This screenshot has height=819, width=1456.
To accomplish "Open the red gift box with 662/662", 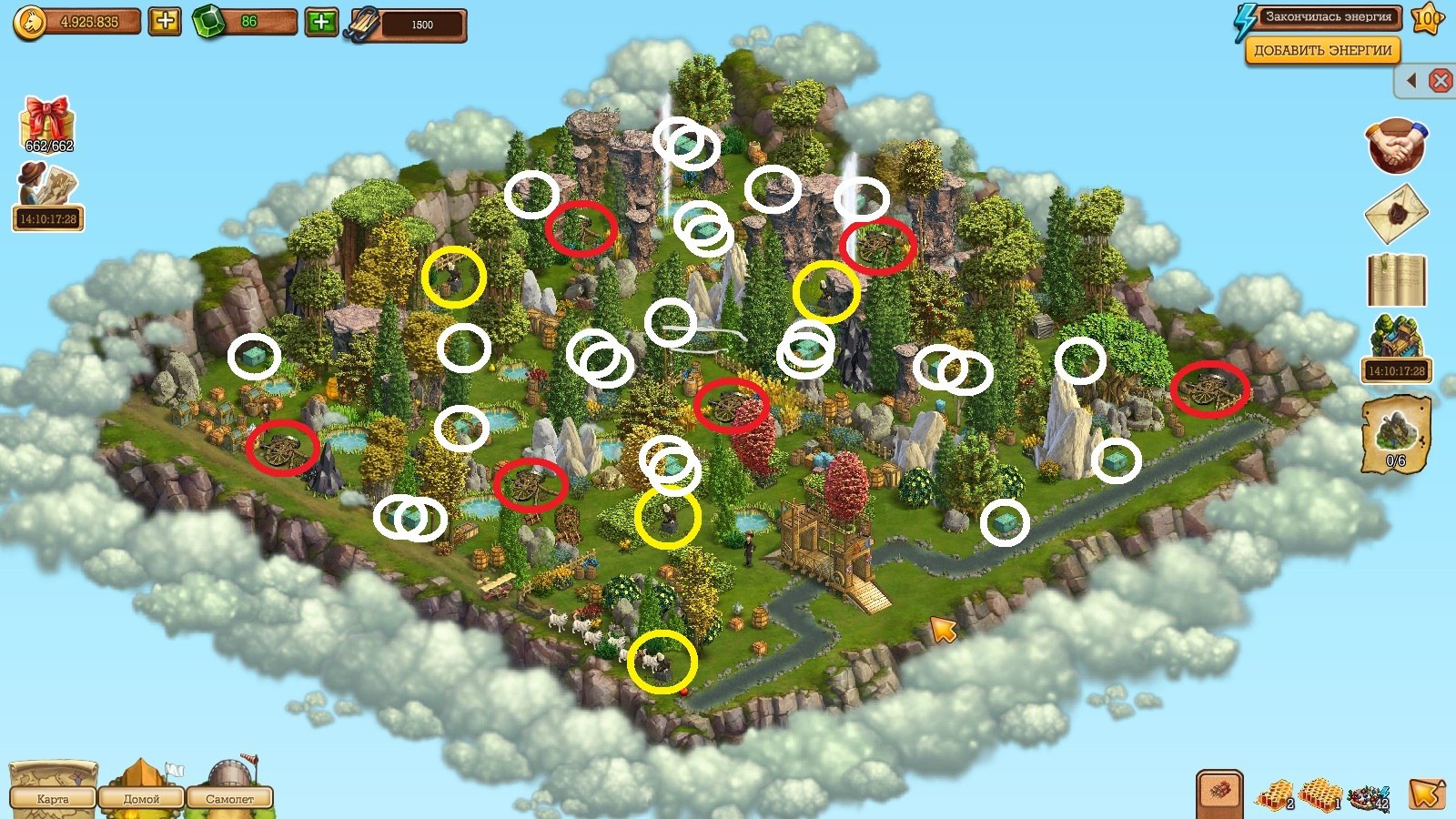I will point(48,124).
